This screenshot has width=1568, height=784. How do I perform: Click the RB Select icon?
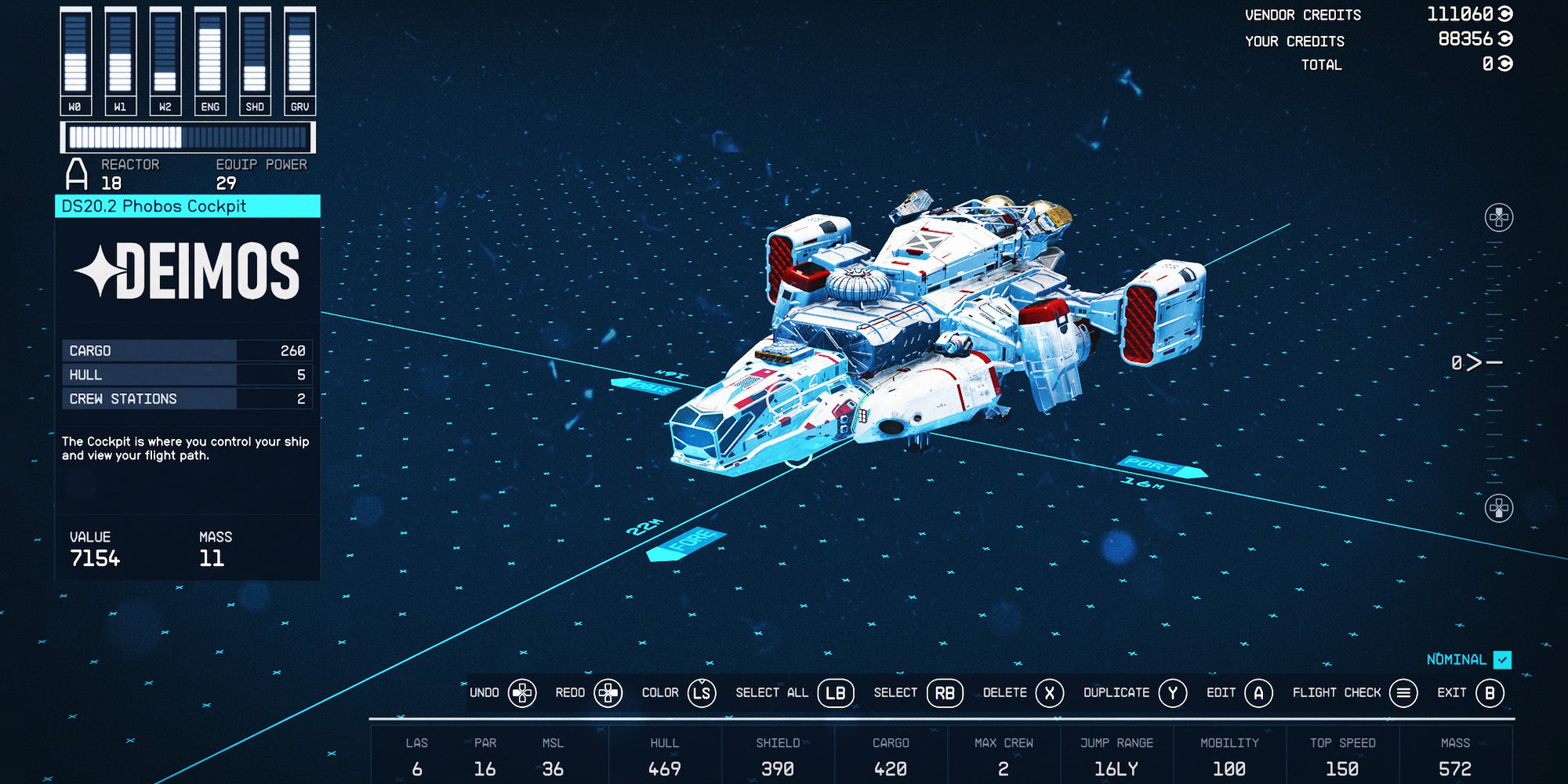[945, 693]
